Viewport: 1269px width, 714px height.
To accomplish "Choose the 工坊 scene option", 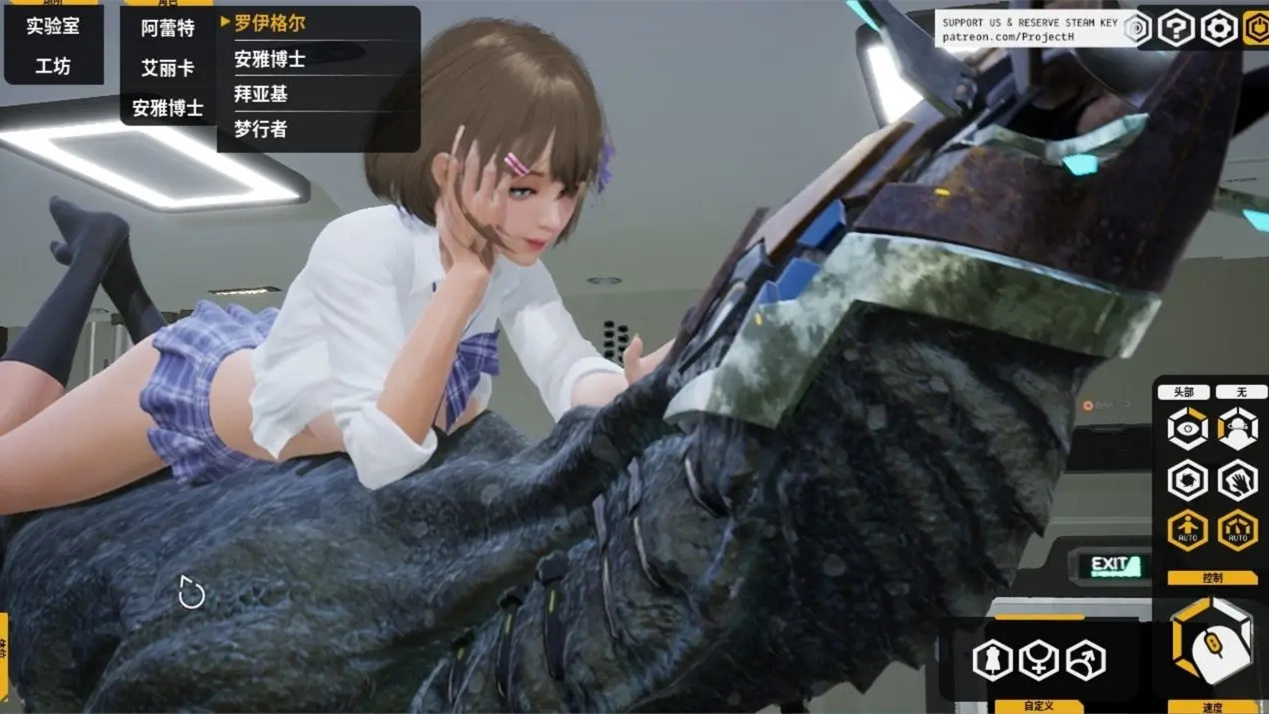I will (53, 66).
